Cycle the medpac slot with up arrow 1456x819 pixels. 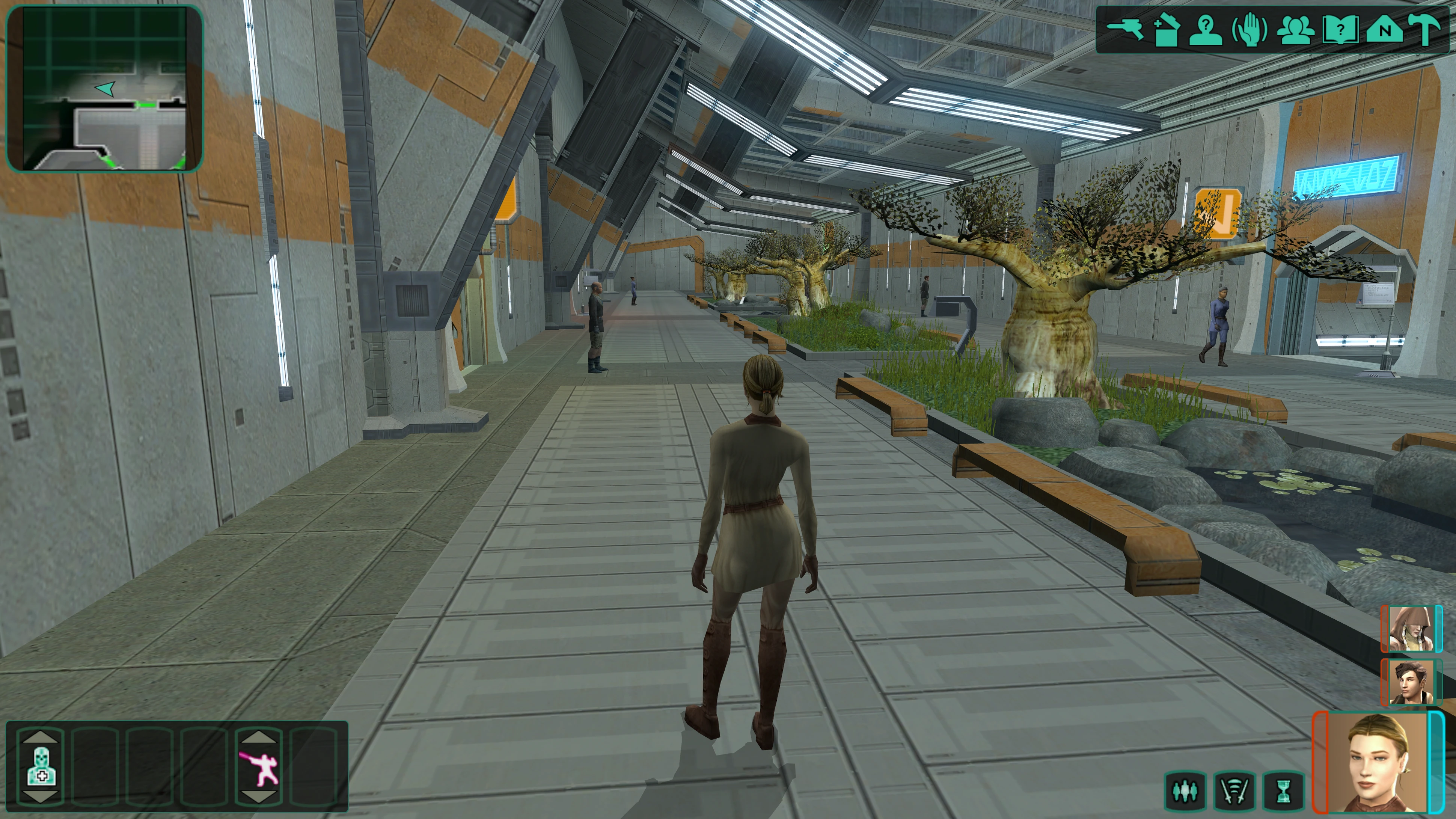pos(41,736)
